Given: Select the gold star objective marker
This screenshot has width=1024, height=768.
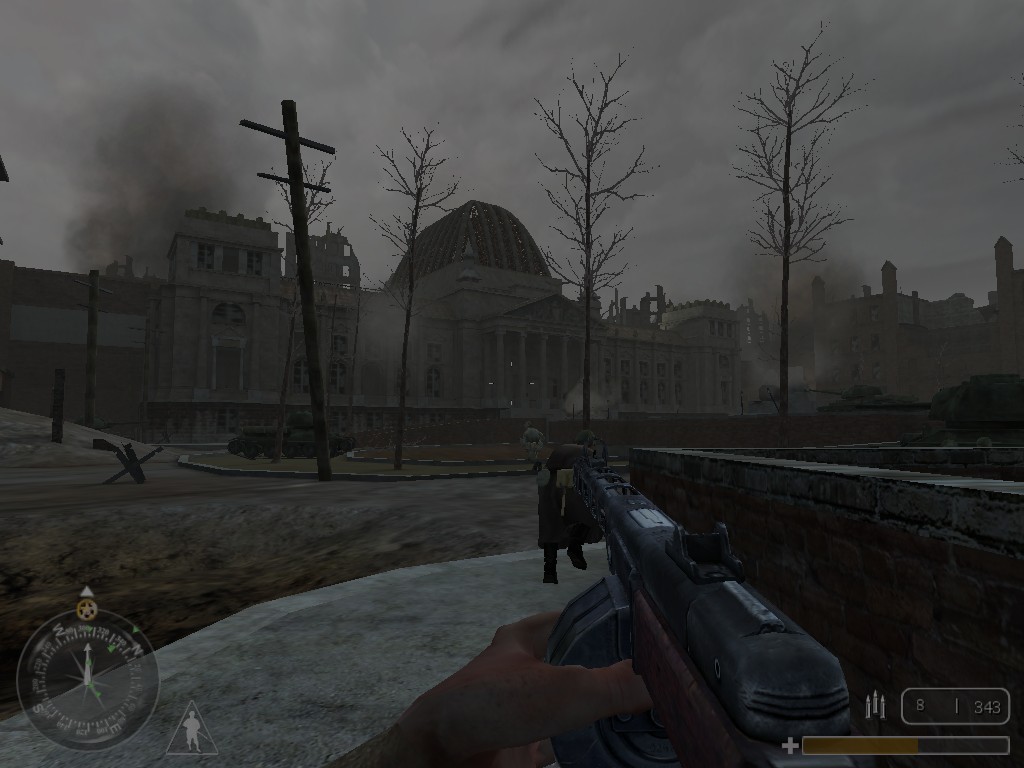Looking at the screenshot, I should coord(87,608).
